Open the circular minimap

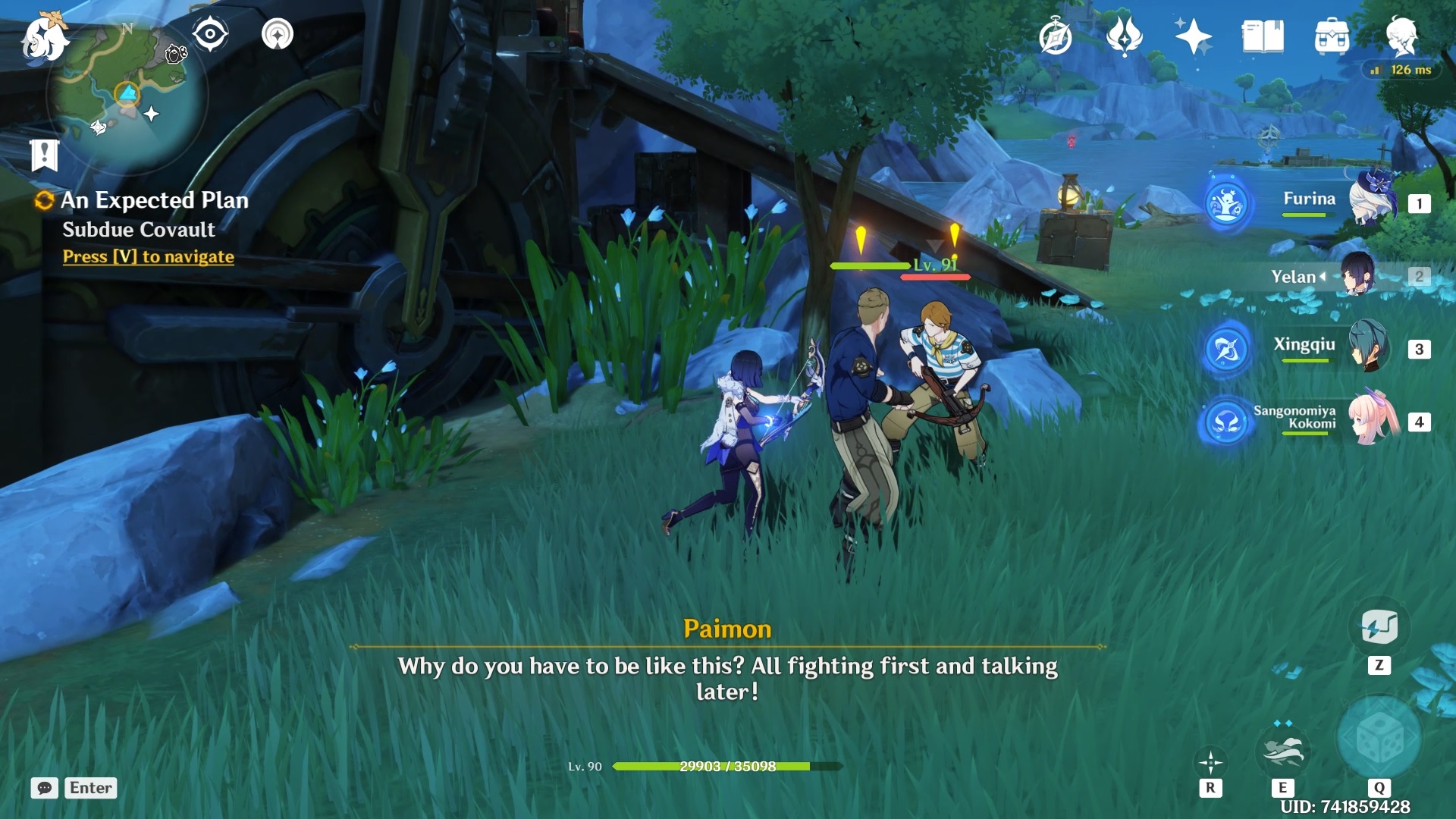point(127,95)
